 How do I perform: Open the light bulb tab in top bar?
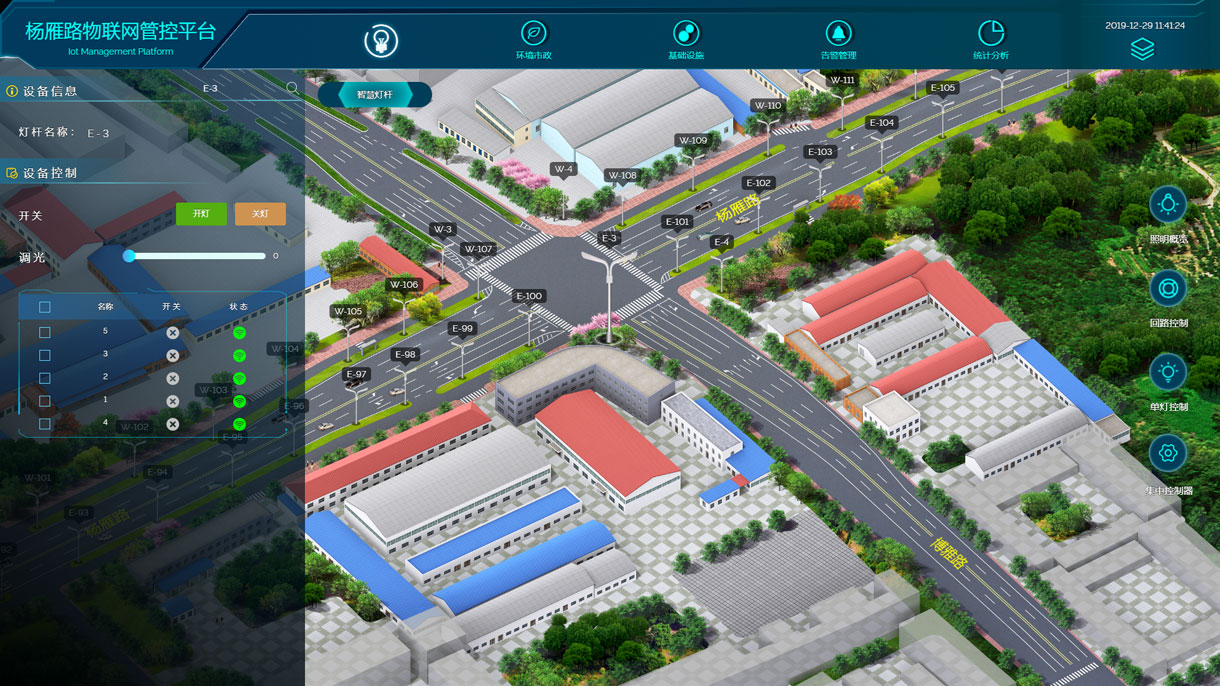click(380, 40)
